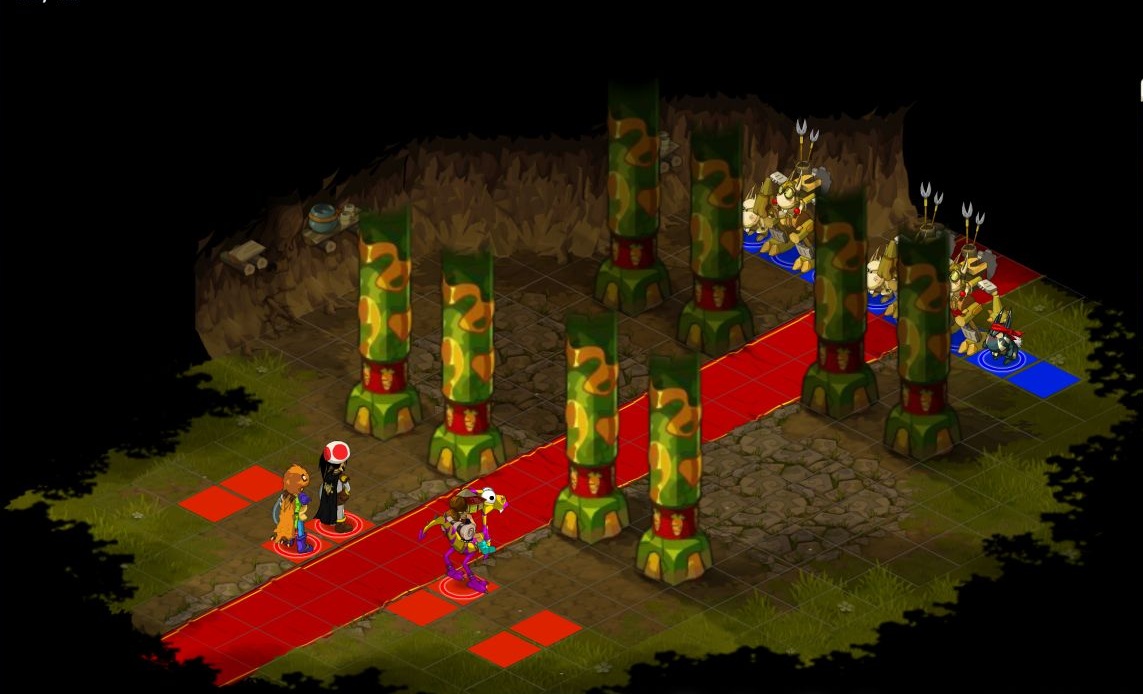Image resolution: width=1143 pixels, height=694 pixels.
Task: Select the empty blue placement tile
Action: [1043, 380]
